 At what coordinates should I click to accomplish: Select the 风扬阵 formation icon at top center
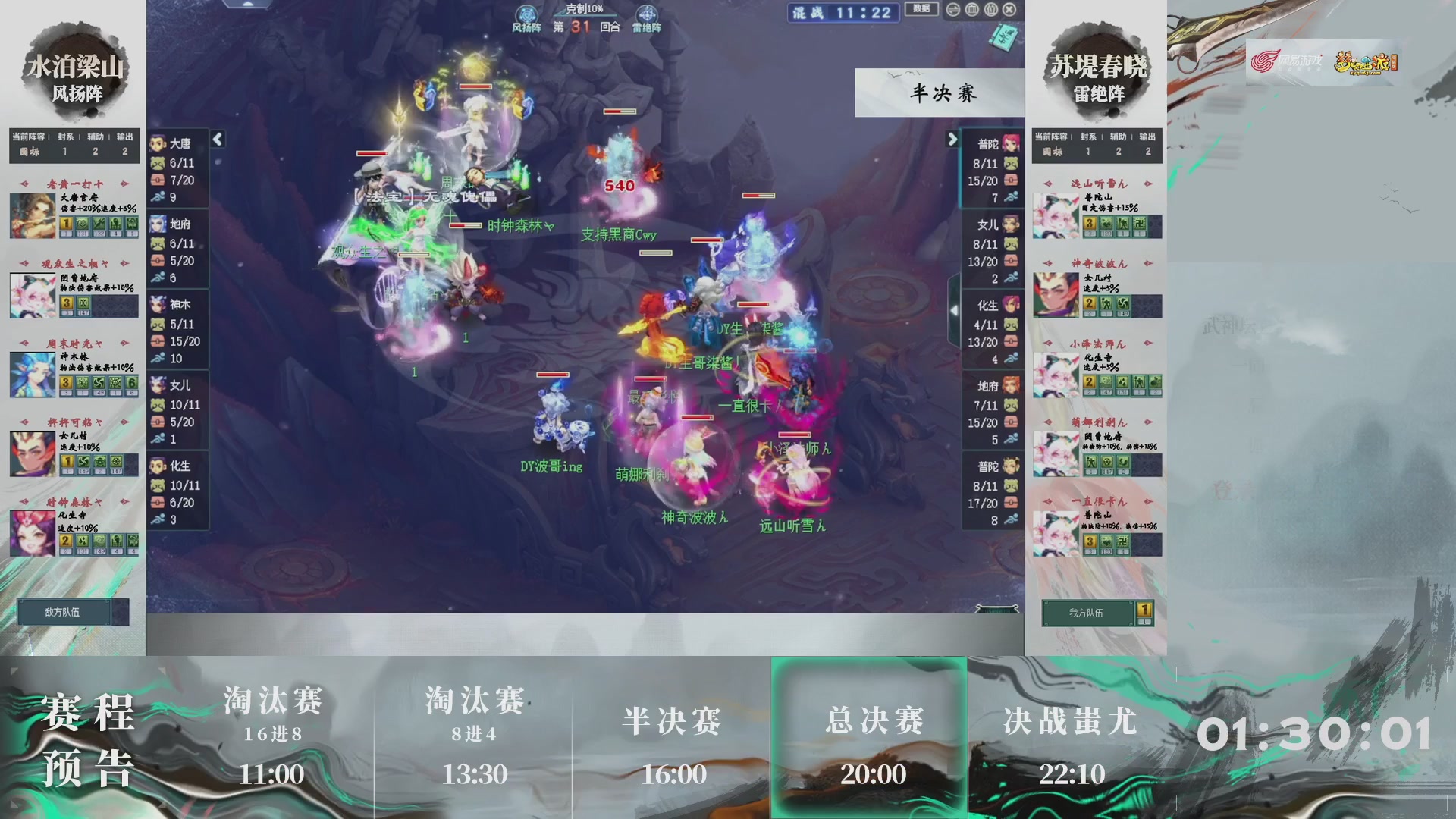(x=526, y=14)
